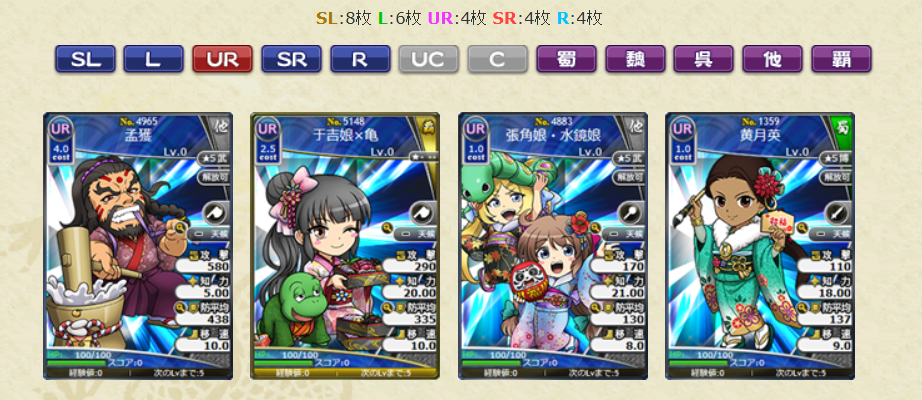Screen dimensions: 922x400
Task: Enable the grey C rarity filter
Action: (x=498, y=59)
